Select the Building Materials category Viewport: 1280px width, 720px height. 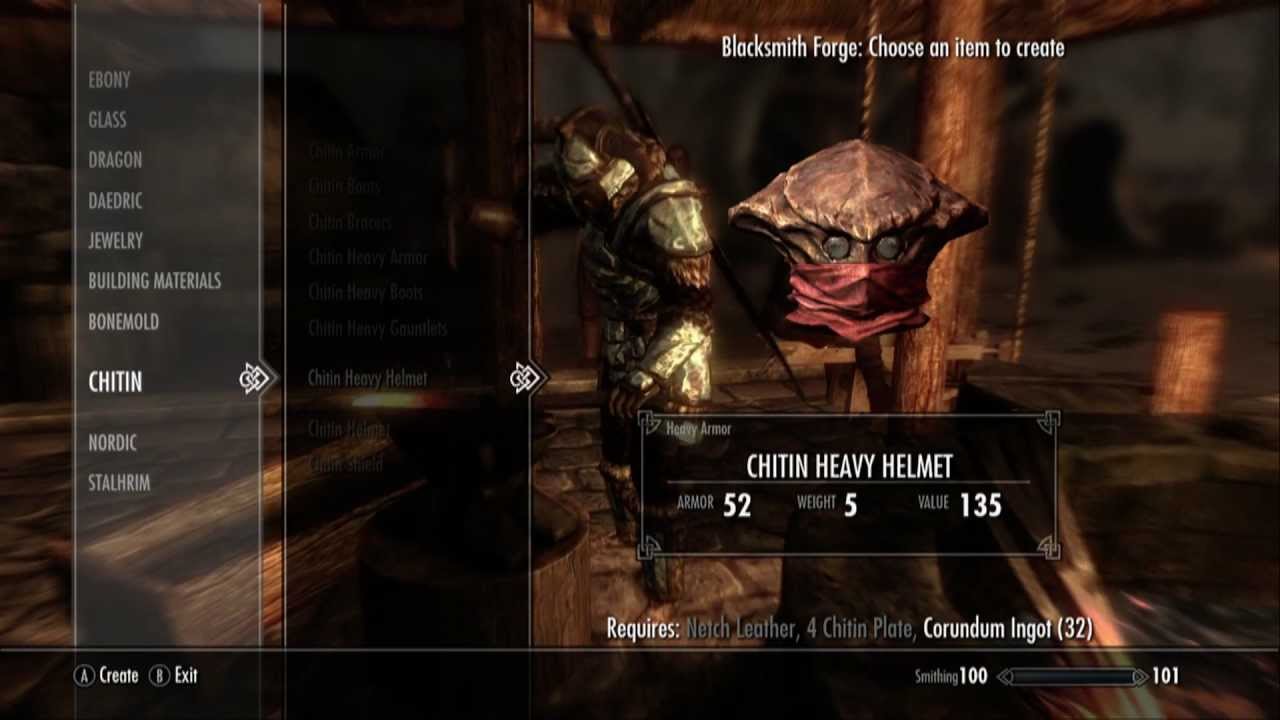click(154, 281)
